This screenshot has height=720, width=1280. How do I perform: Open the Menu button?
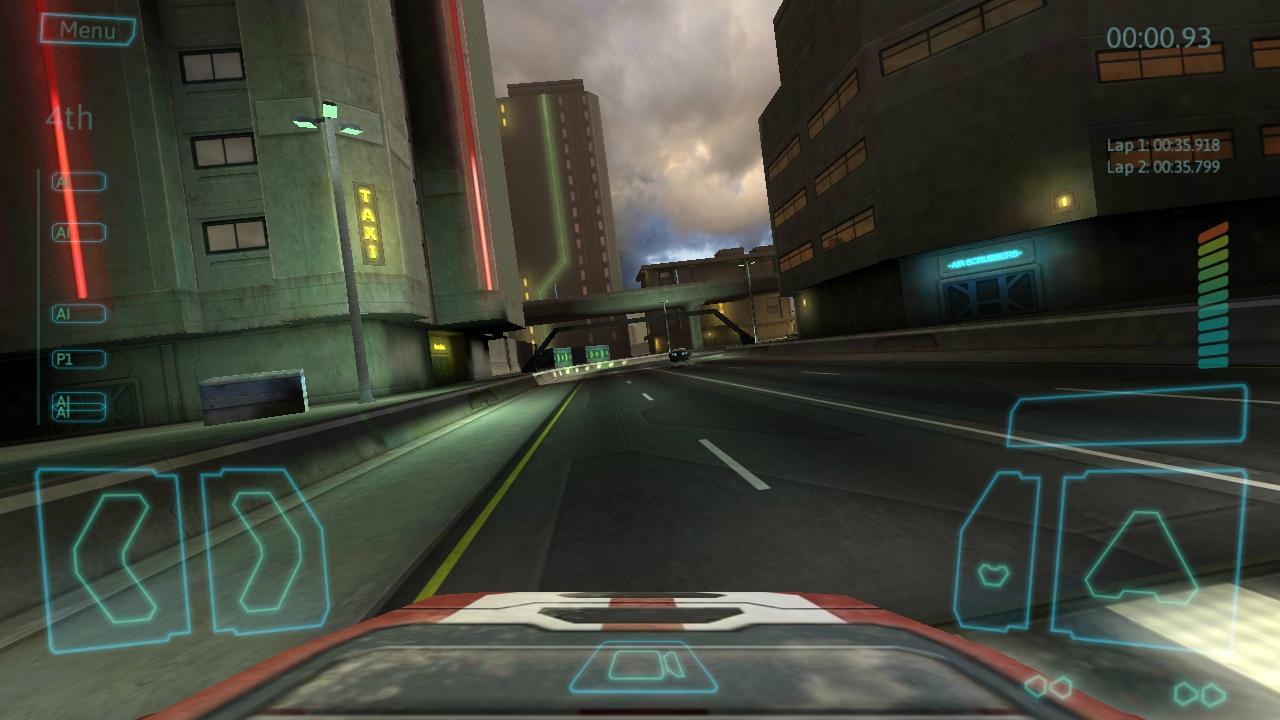87,30
